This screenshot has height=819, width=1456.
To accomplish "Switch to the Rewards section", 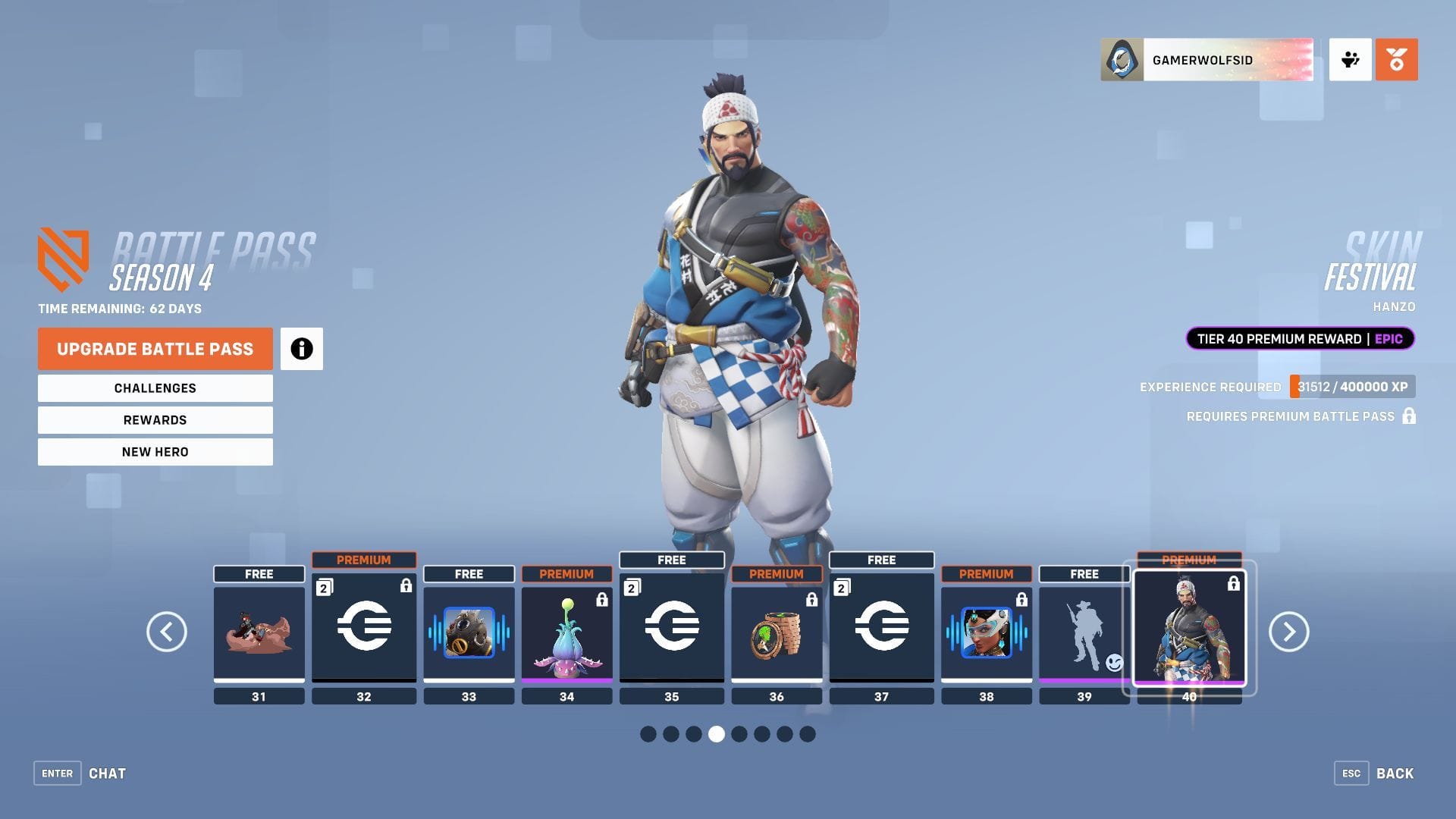I will click(x=155, y=419).
